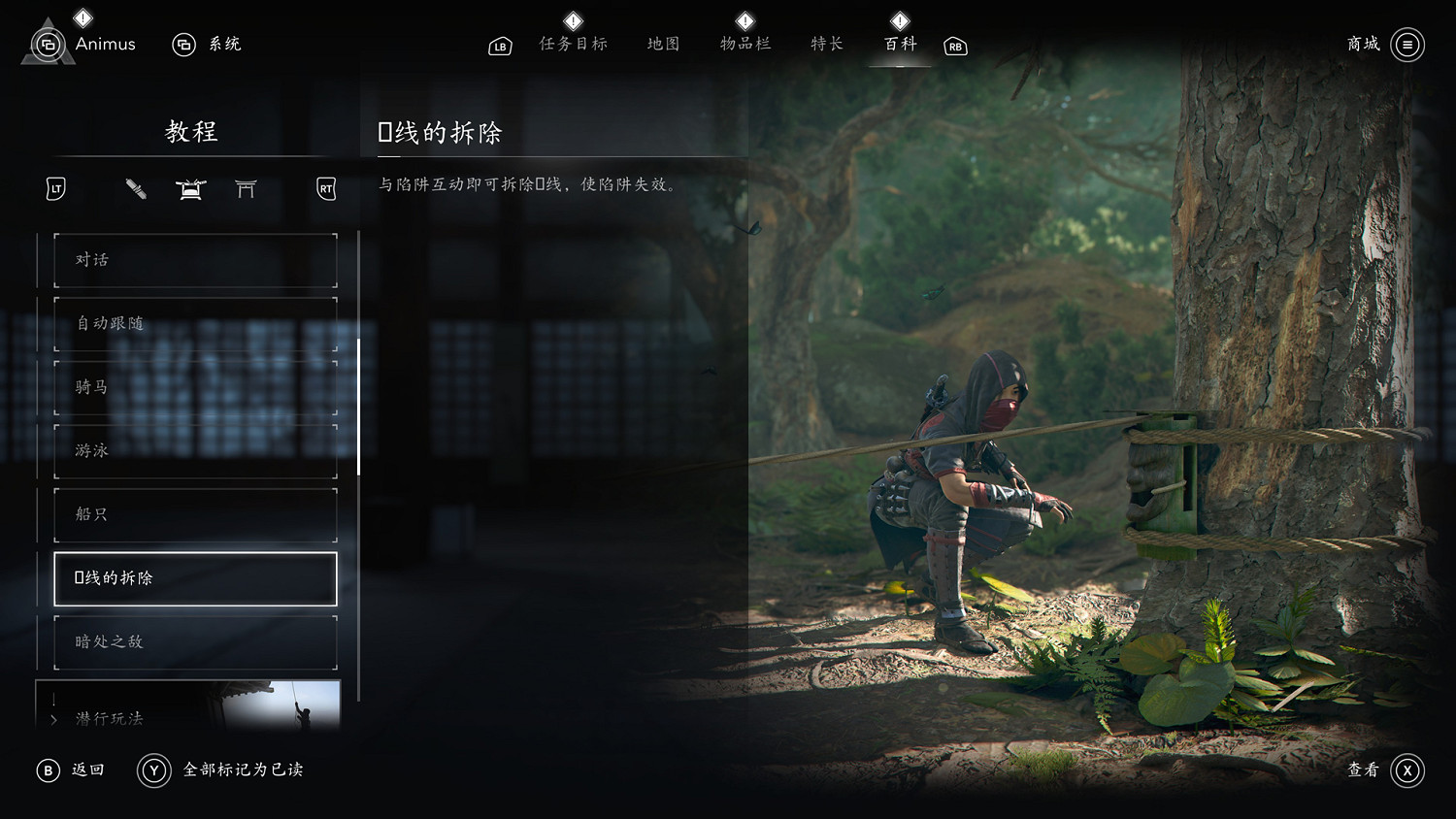1456x819 pixels.
Task: Click 全部标记为已读 to mark all read
Action: (x=241, y=770)
